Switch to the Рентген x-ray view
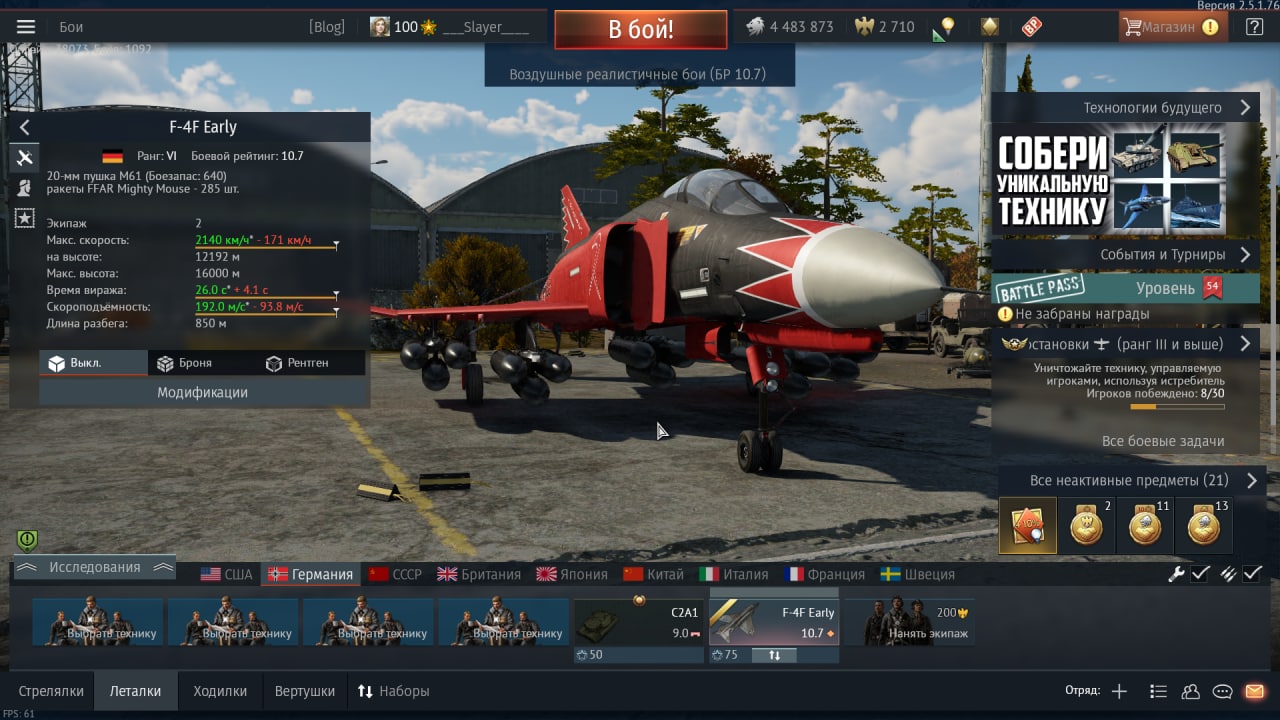Screen dimensions: 1280x720 [298, 363]
